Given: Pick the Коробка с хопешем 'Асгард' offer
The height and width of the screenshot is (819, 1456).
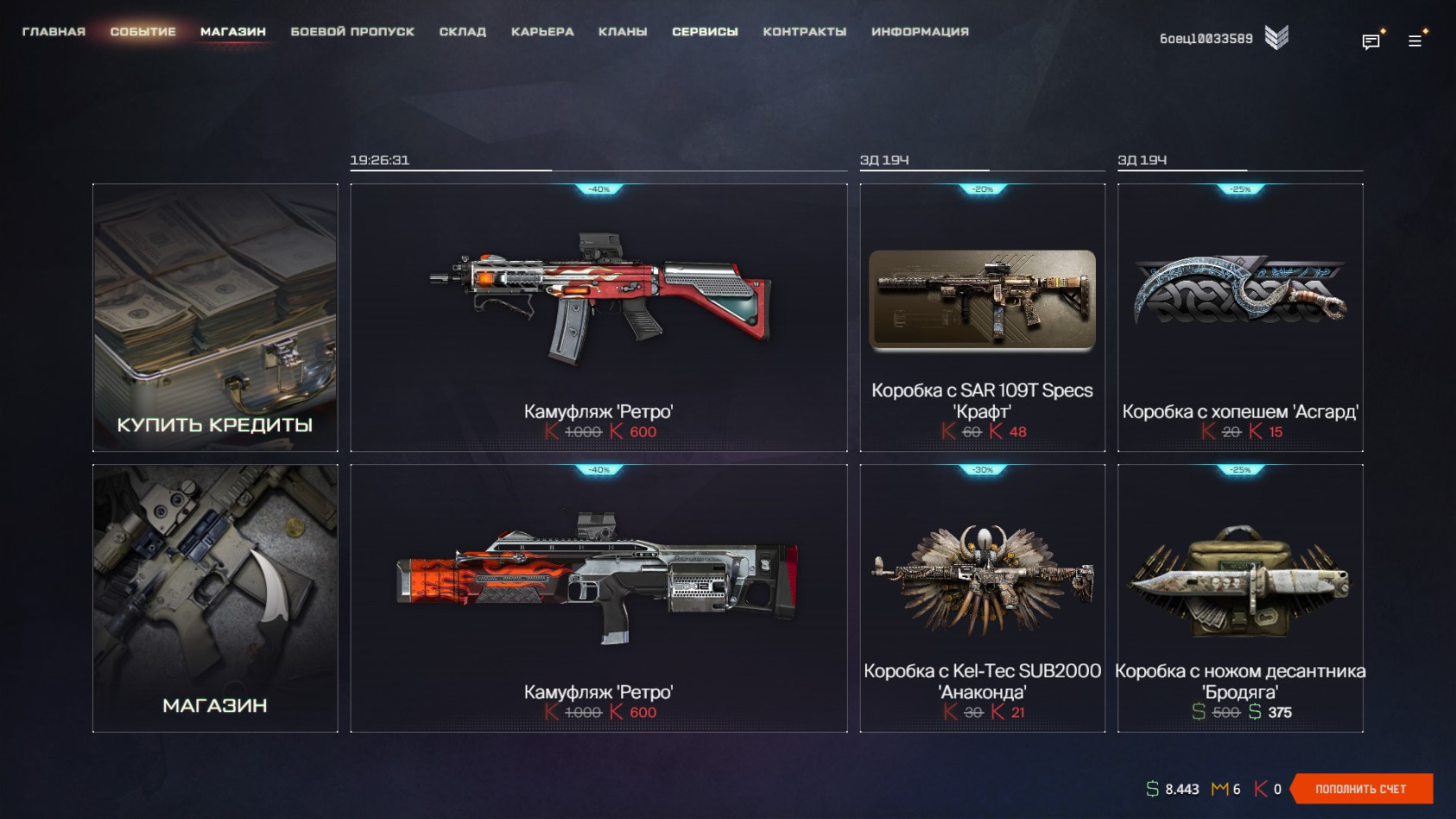Looking at the screenshot, I should pyautogui.click(x=1240, y=317).
